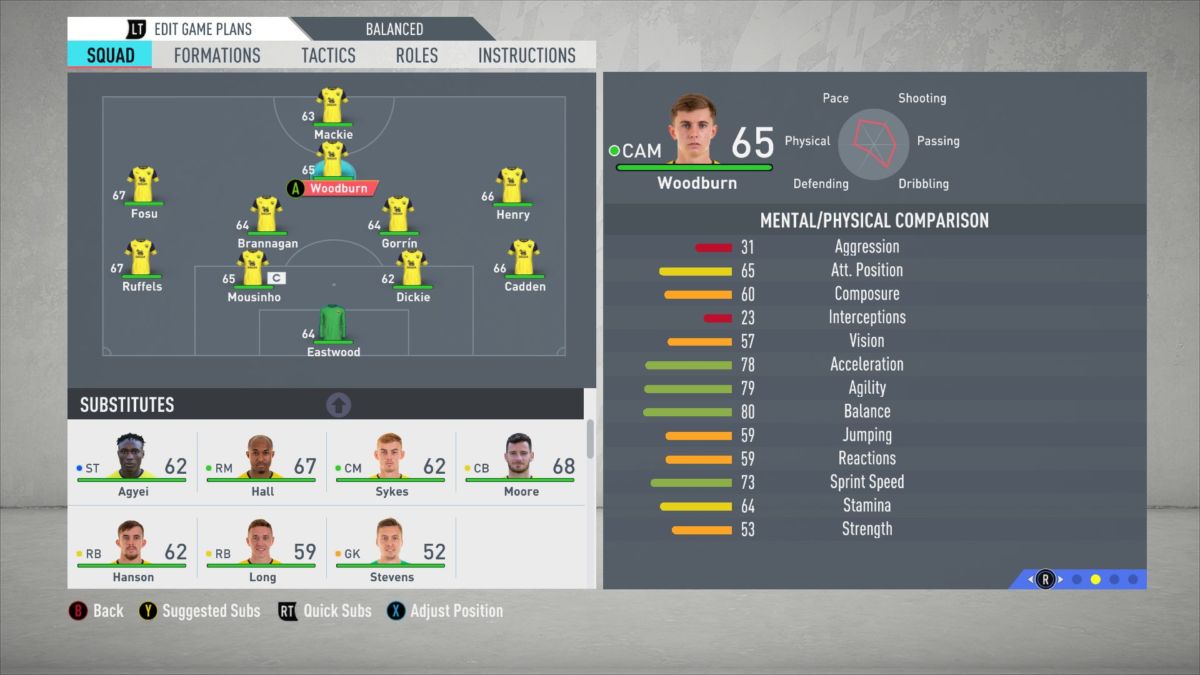
Task: Click the substitutes panel up arrow
Action: point(339,405)
